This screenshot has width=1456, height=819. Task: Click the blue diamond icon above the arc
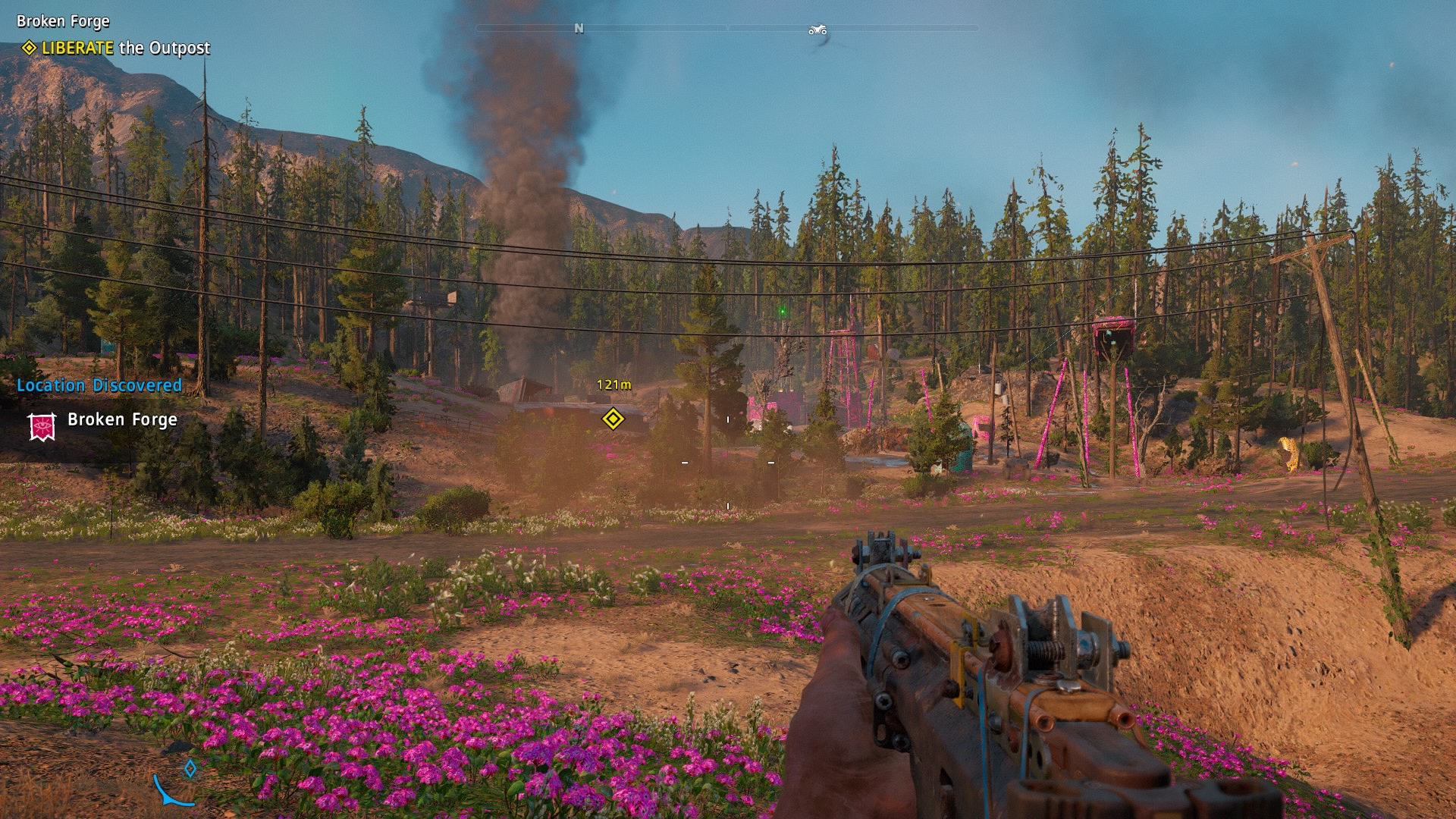[x=190, y=769]
